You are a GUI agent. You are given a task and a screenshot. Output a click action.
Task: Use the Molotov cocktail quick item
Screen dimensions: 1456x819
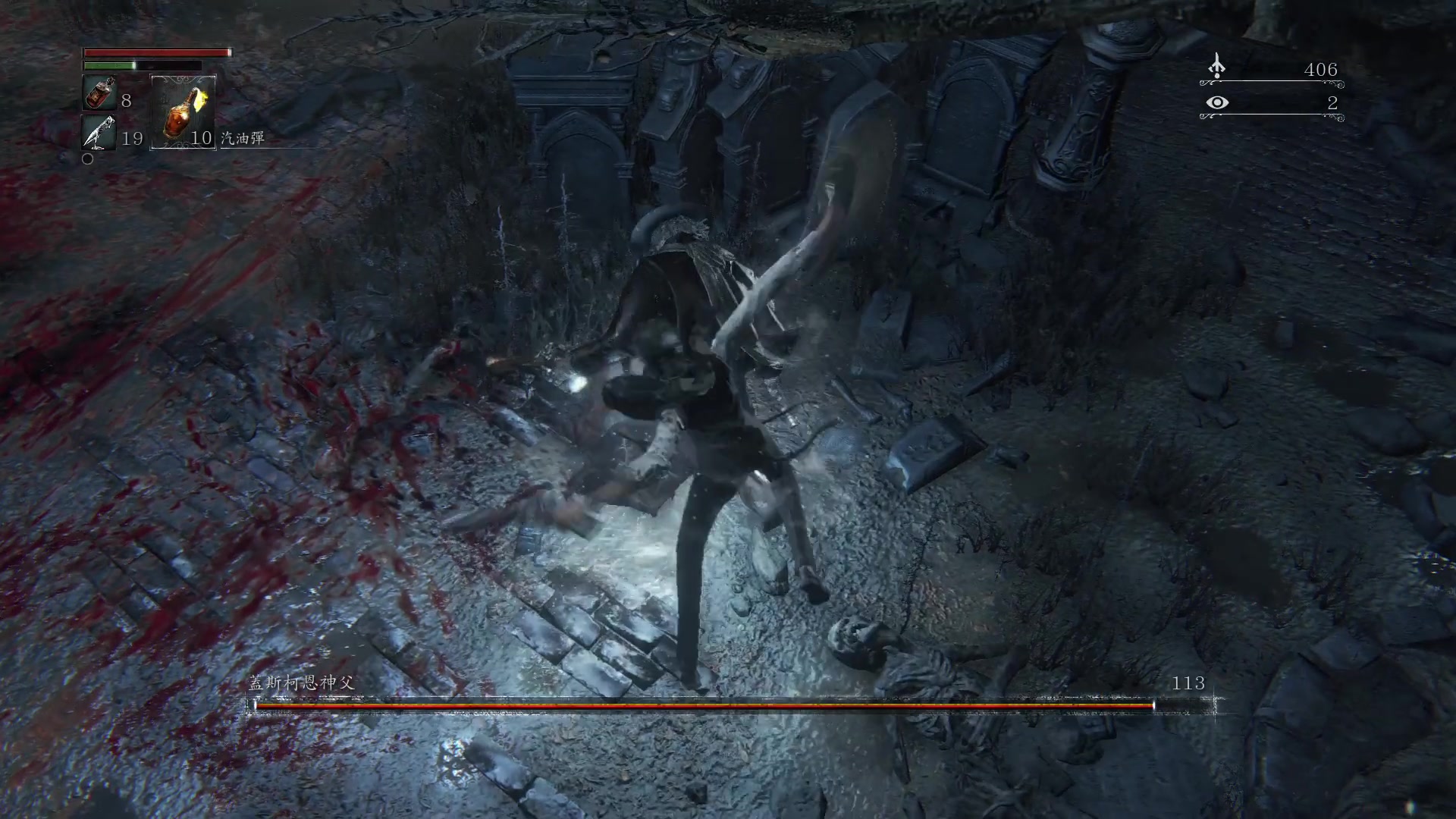(184, 112)
